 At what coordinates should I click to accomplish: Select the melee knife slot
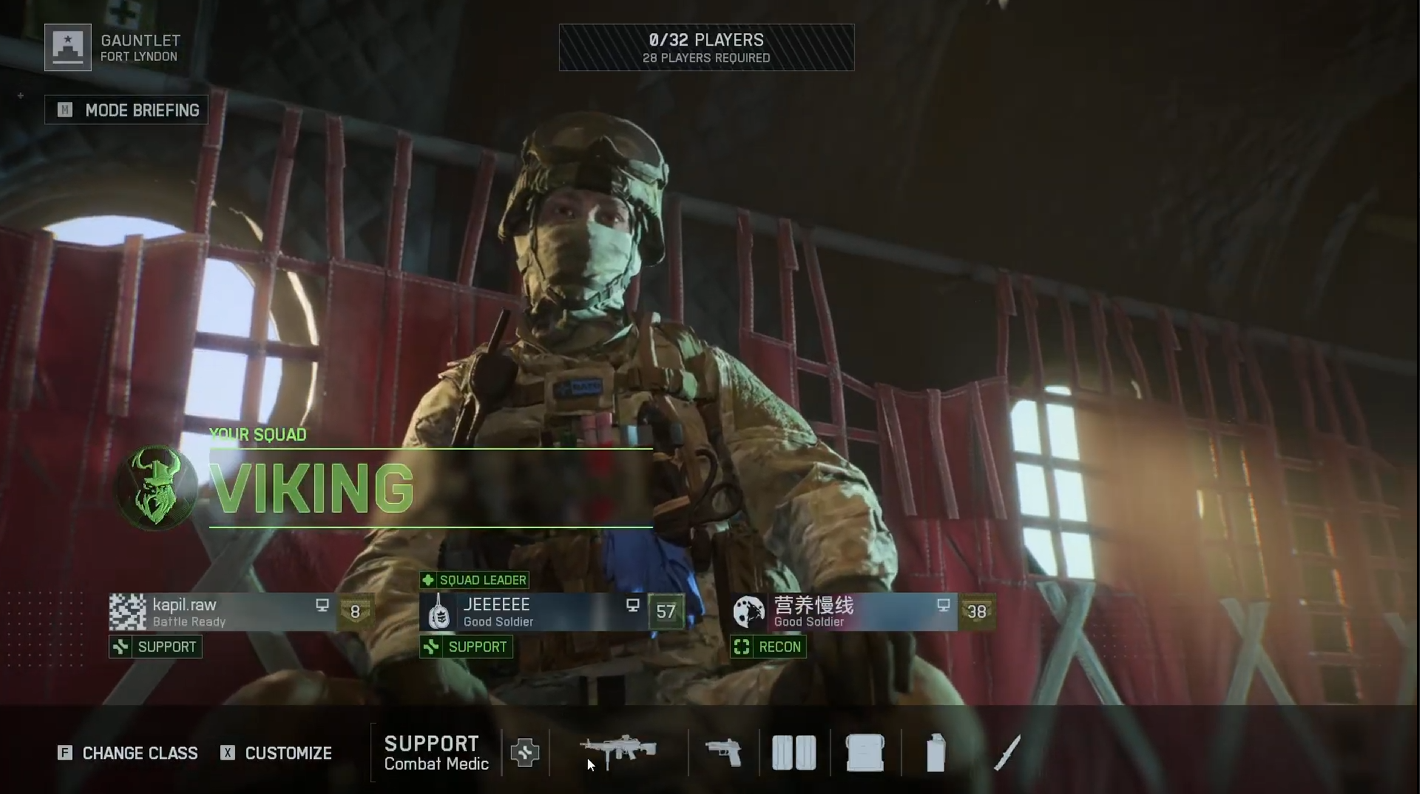click(1007, 751)
